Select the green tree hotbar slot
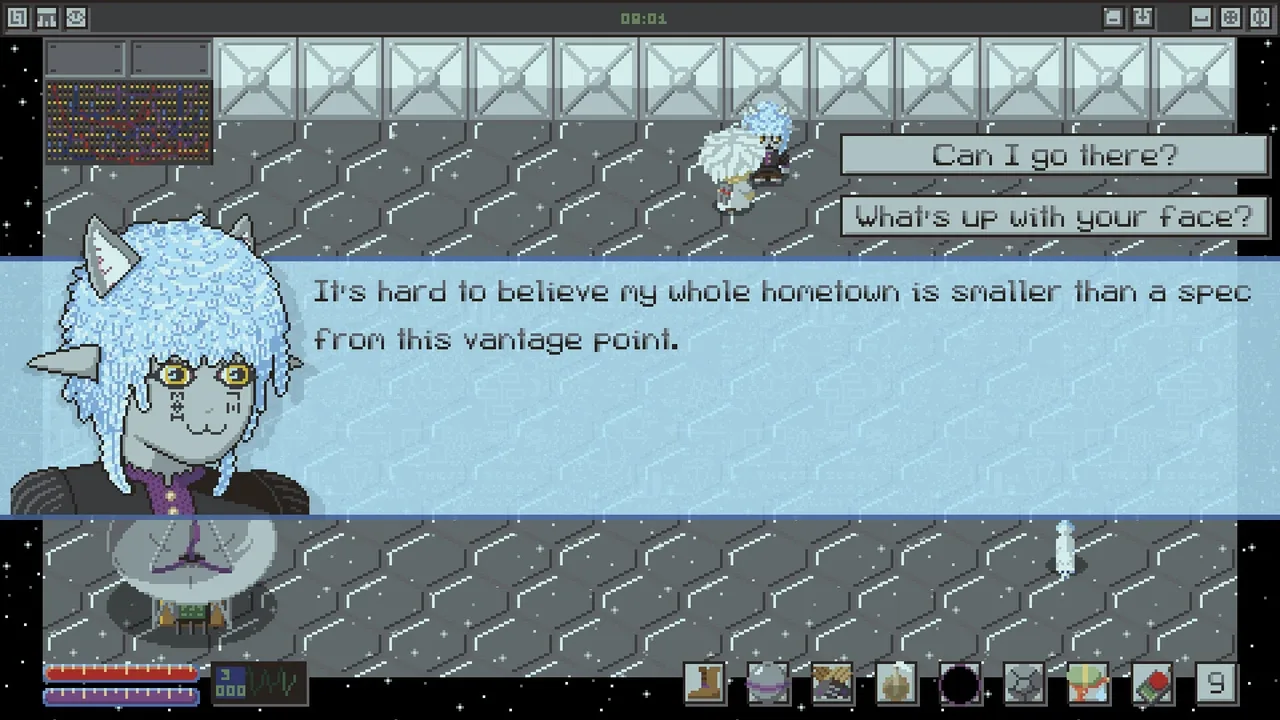The image size is (1280, 720). (x=1088, y=684)
